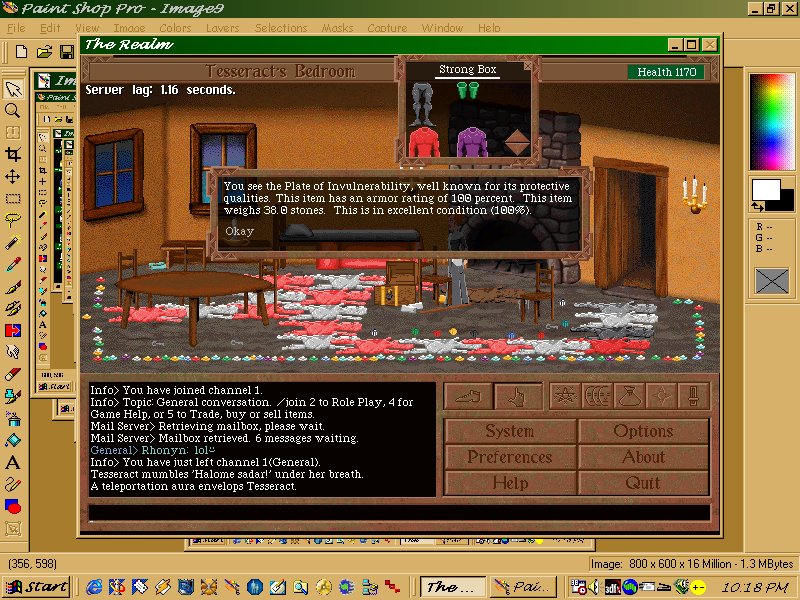Open the Help button

click(x=509, y=482)
